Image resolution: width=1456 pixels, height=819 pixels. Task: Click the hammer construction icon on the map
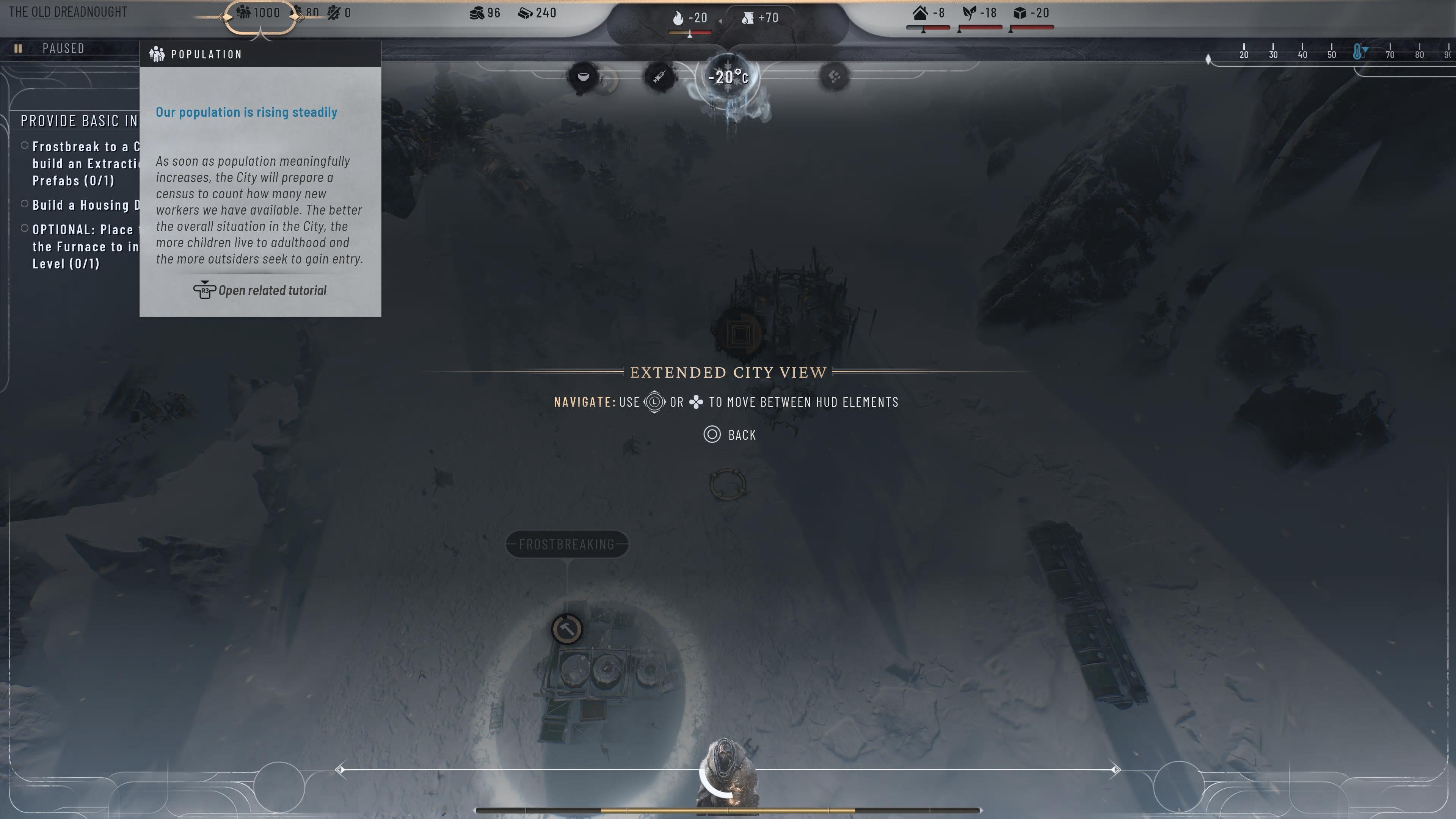[567, 629]
